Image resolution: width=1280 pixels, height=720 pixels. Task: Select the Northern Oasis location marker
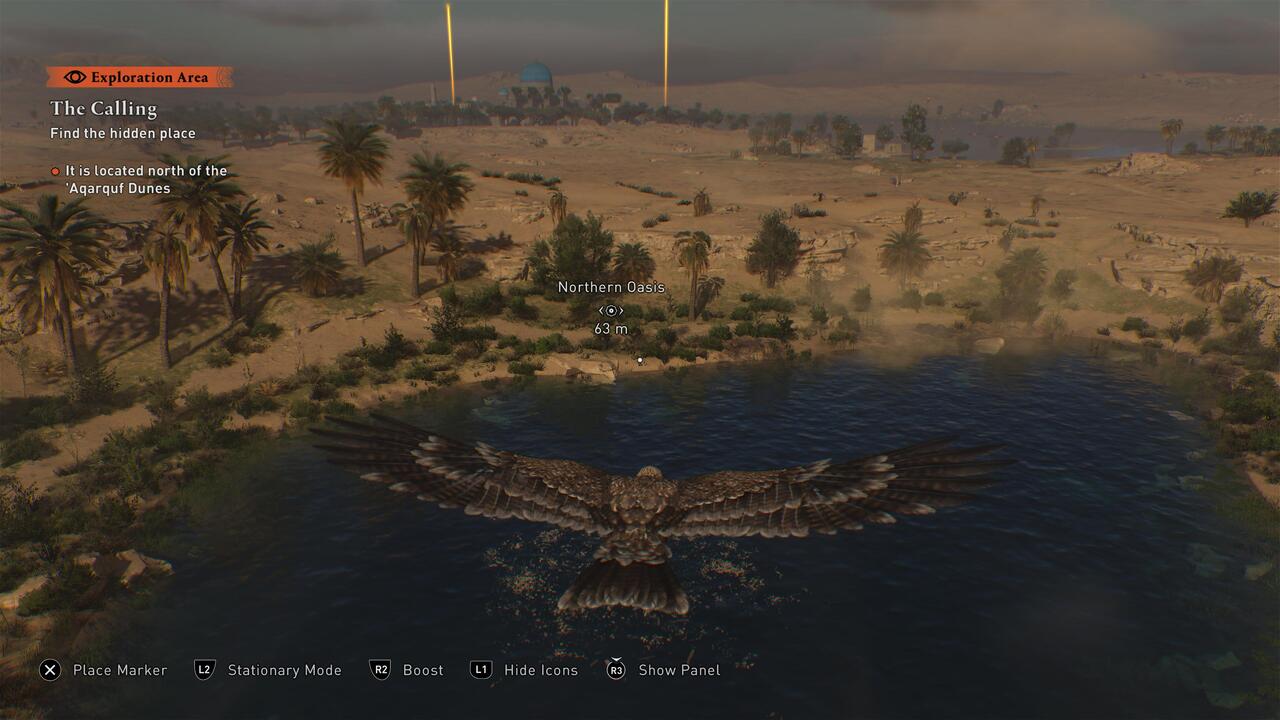click(x=610, y=311)
